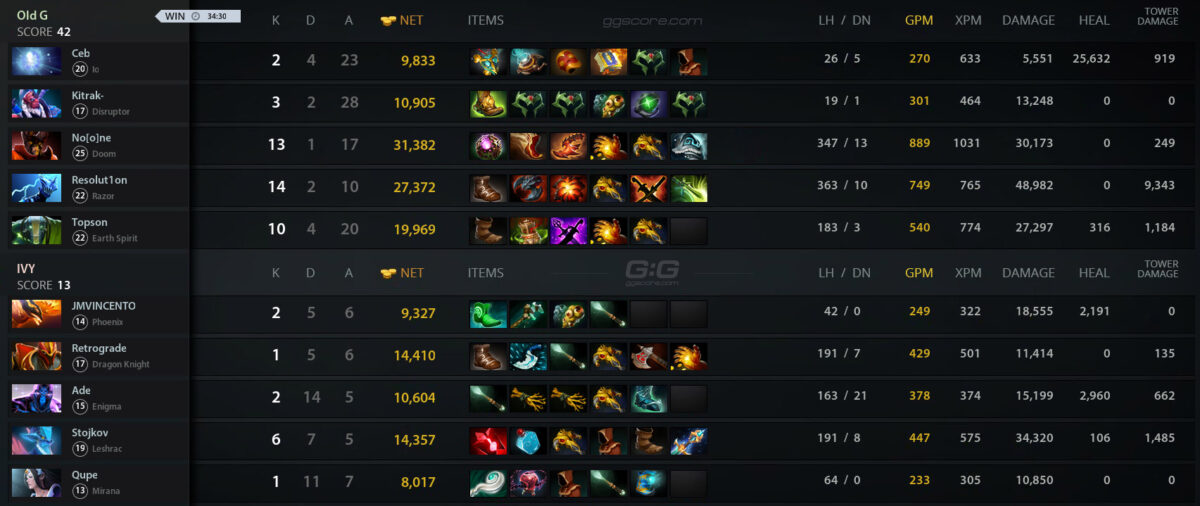The height and width of the screenshot is (506, 1200).
Task: Inspect No[o]ne's Shiva's Guard item
Action: (688, 146)
